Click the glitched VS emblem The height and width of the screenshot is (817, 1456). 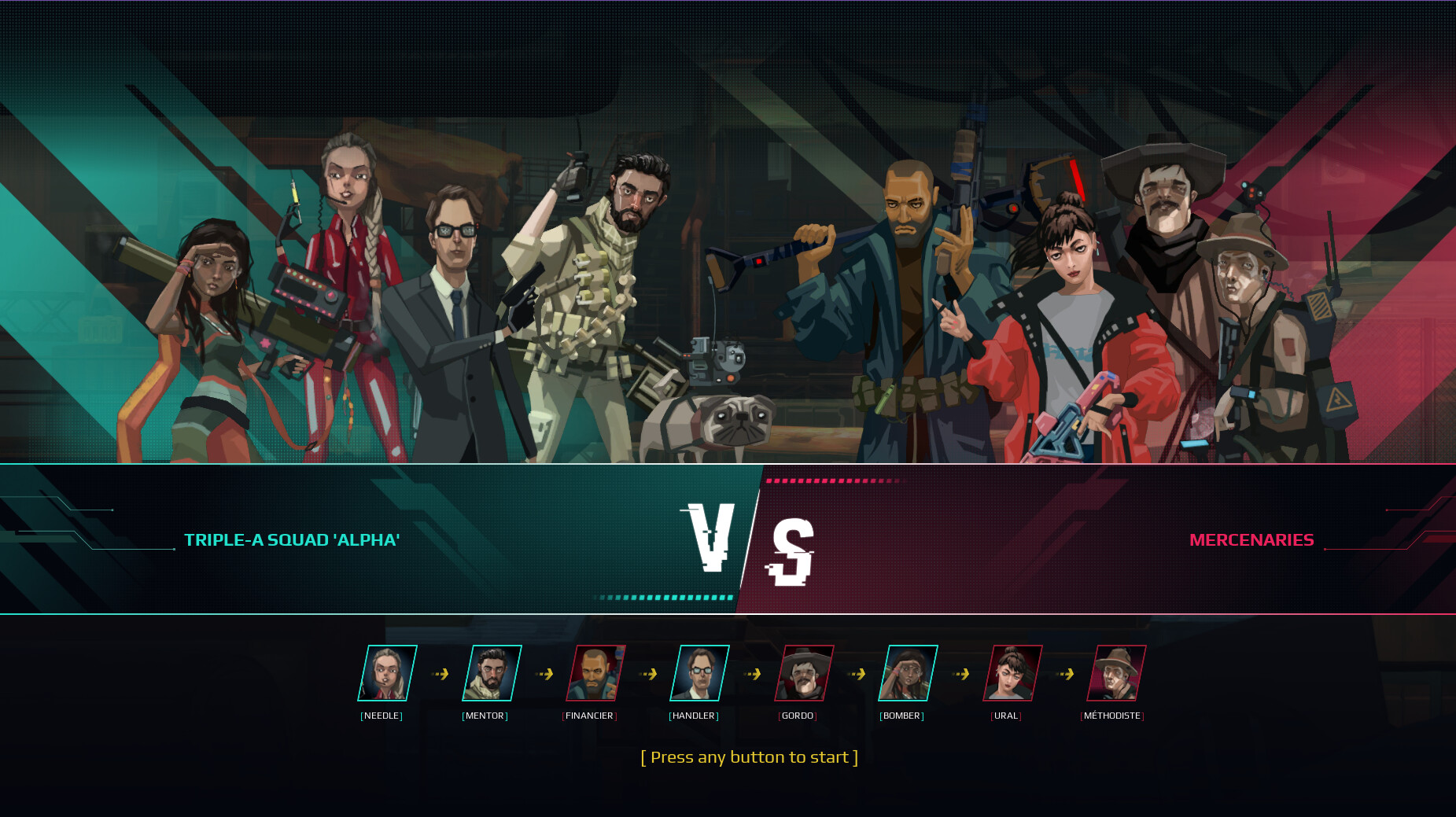(747, 540)
